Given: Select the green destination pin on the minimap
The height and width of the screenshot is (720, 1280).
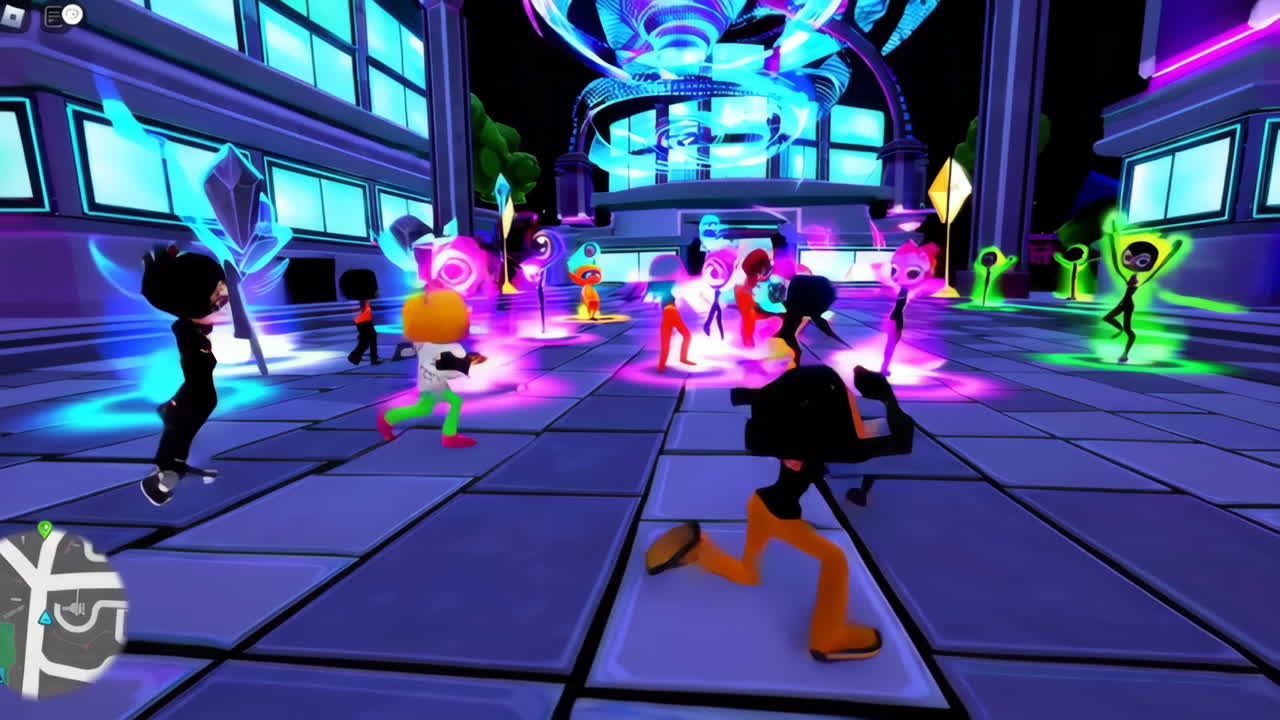Looking at the screenshot, I should point(44,527).
